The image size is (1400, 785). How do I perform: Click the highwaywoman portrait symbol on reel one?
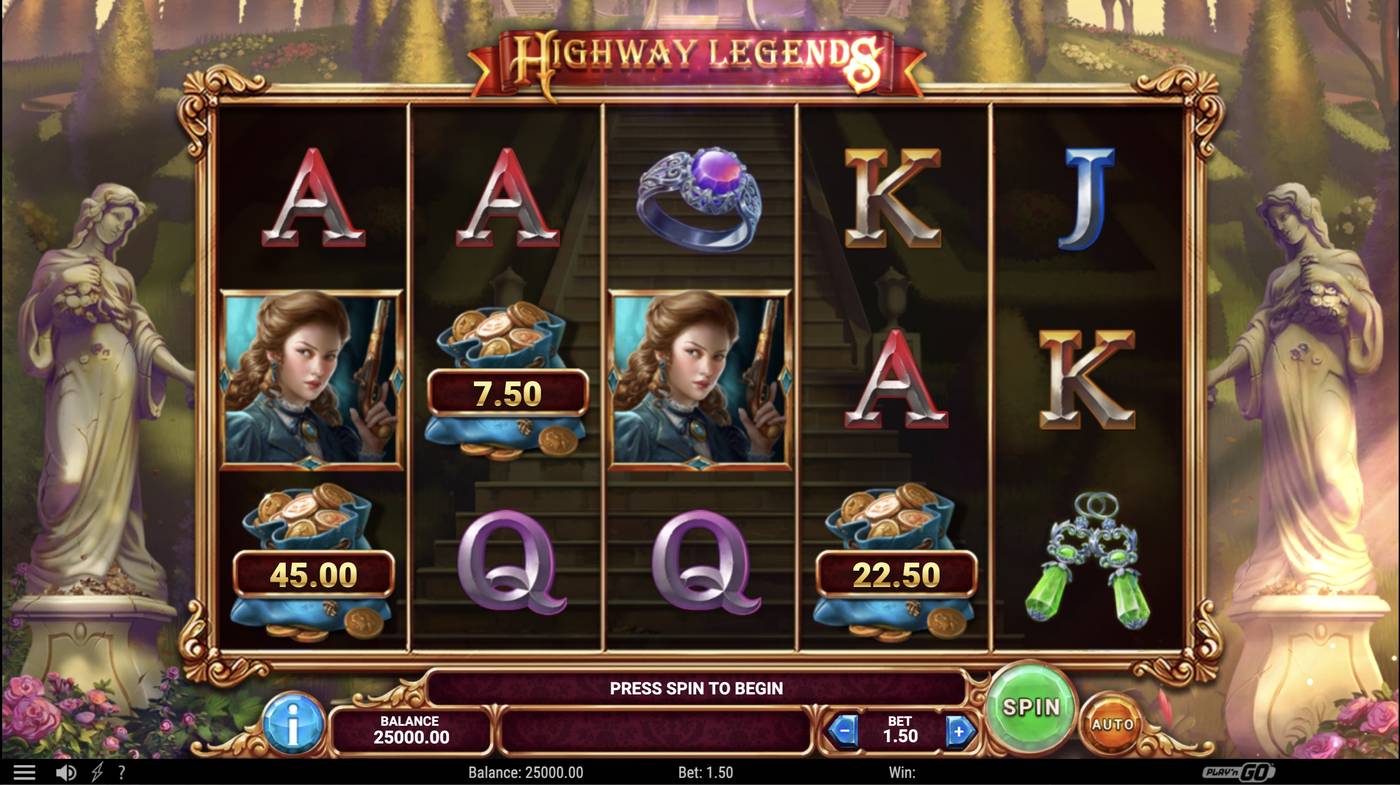pos(310,378)
